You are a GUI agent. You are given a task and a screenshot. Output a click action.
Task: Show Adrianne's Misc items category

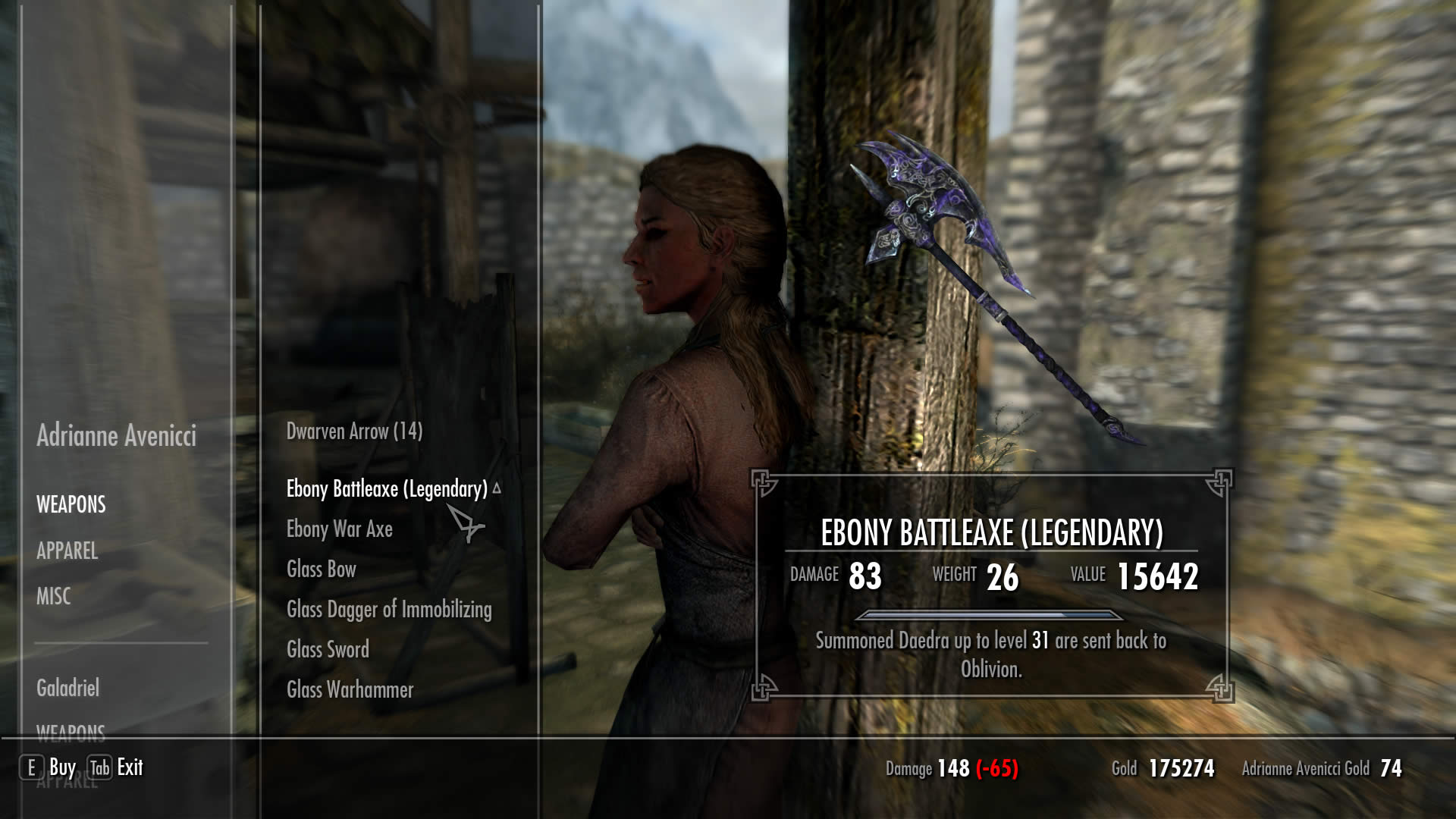tap(53, 597)
